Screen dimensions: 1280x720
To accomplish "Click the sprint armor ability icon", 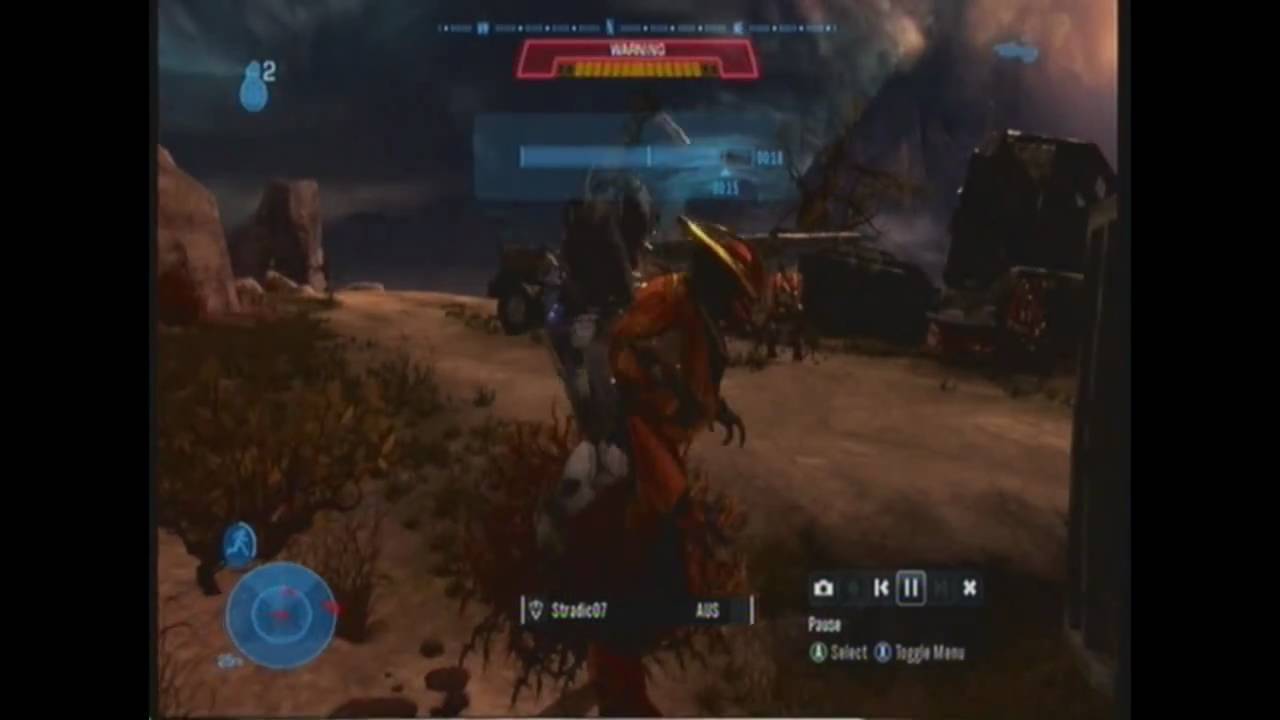I will [x=240, y=544].
